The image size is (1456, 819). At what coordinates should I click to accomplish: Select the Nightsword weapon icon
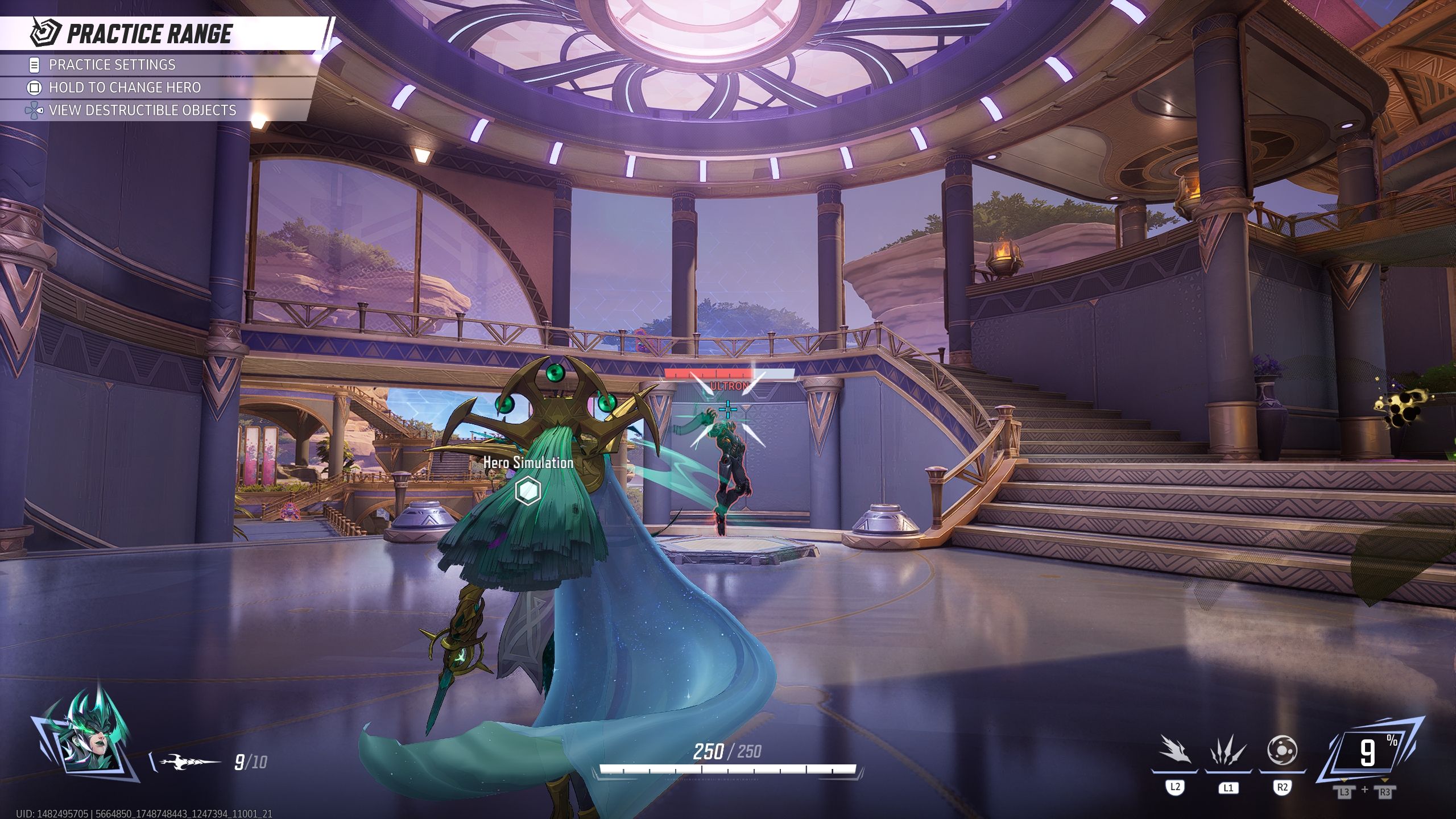[x=189, y=762]
